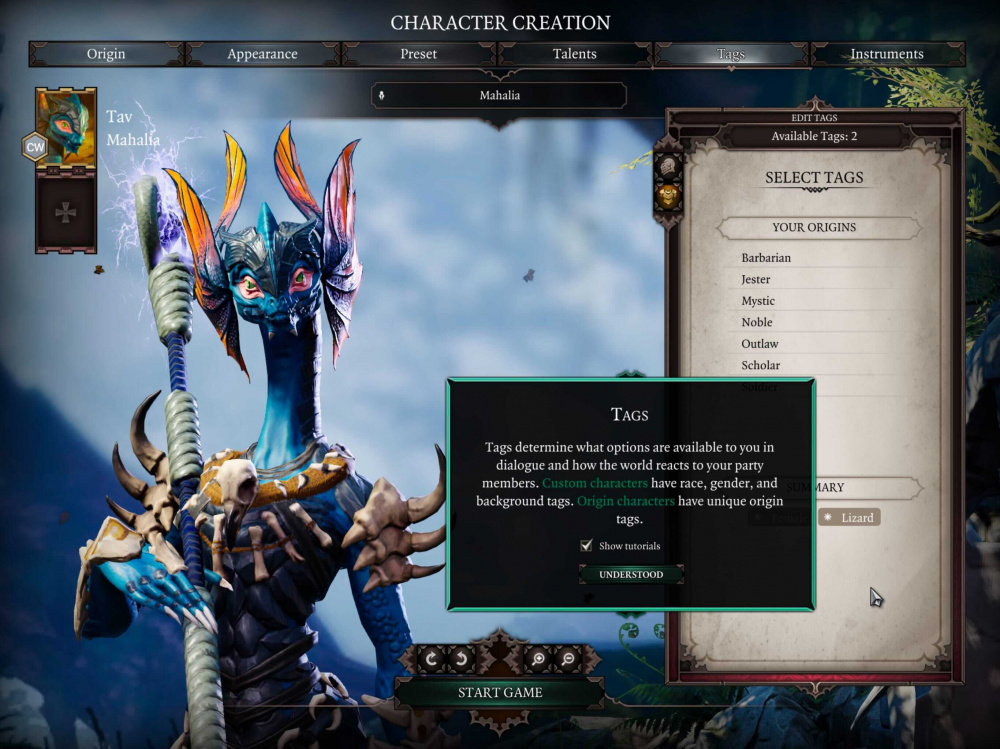Viewport: 1000px width, 749px height.
Task: Pick the Mystic tag
Action: pos(758,301)
